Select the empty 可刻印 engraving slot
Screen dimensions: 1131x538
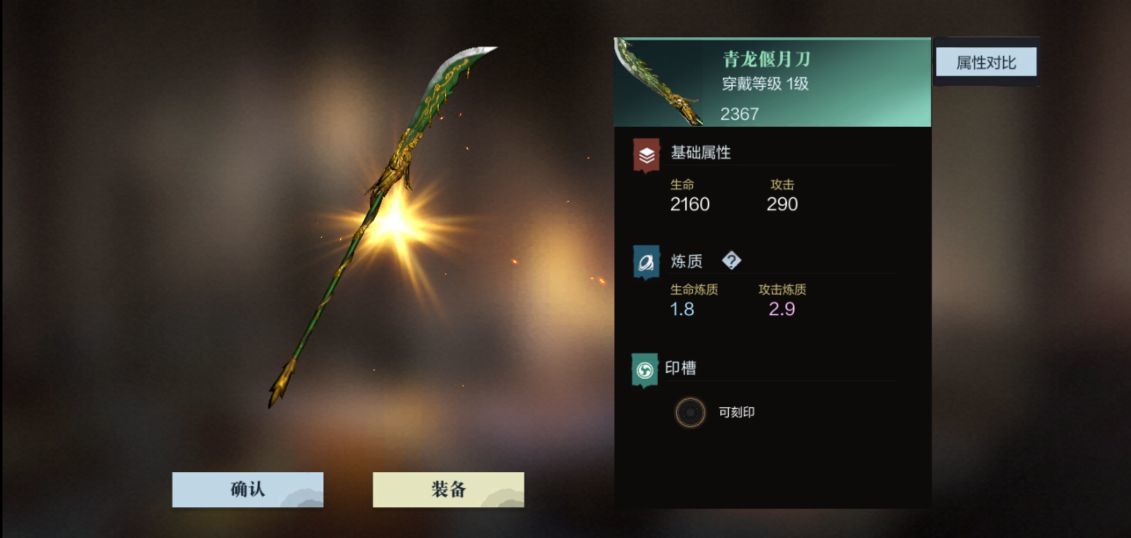click(x=689, y=412)
